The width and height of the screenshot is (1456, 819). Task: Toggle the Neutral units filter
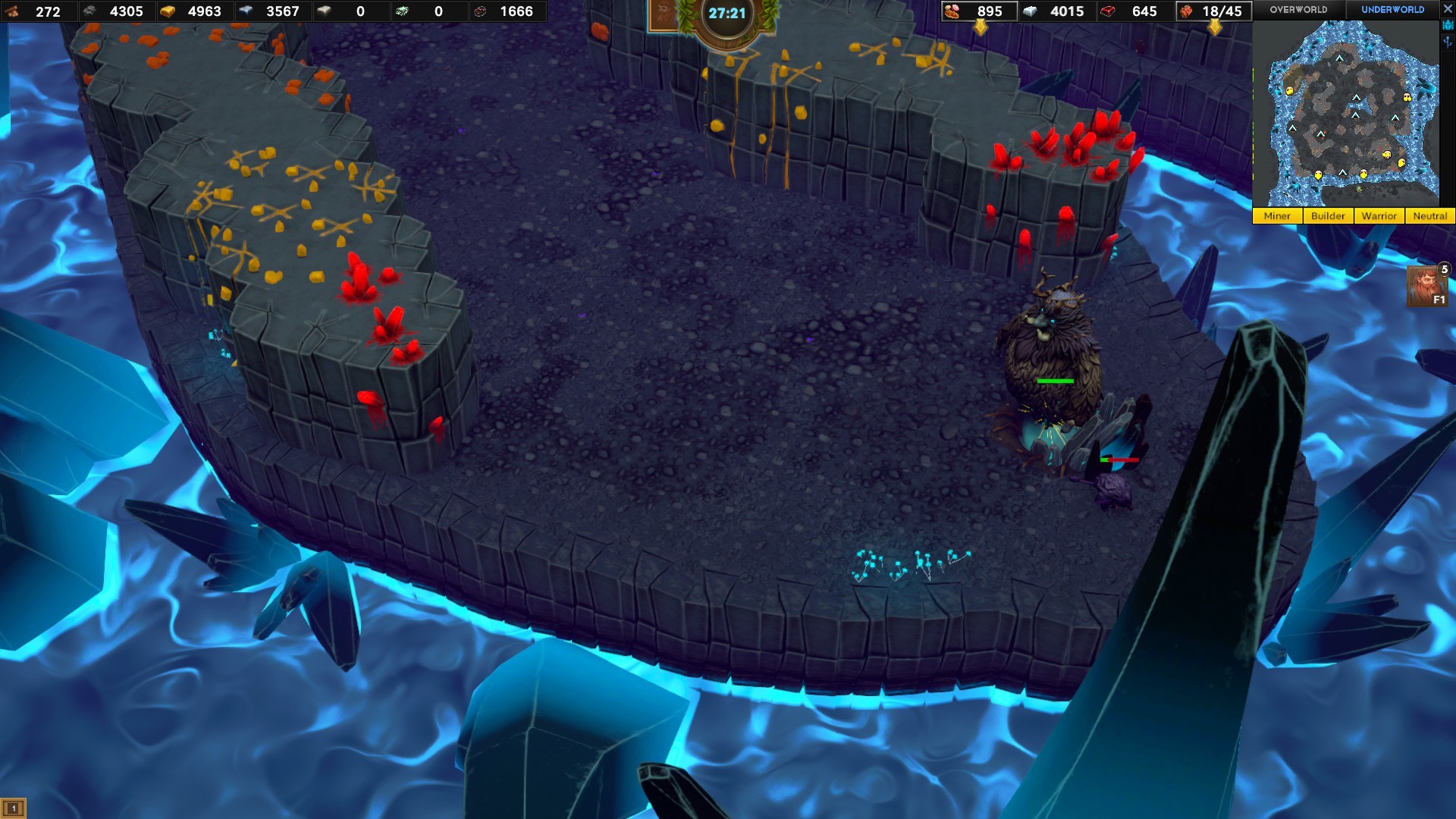(x=1429, y=216)
